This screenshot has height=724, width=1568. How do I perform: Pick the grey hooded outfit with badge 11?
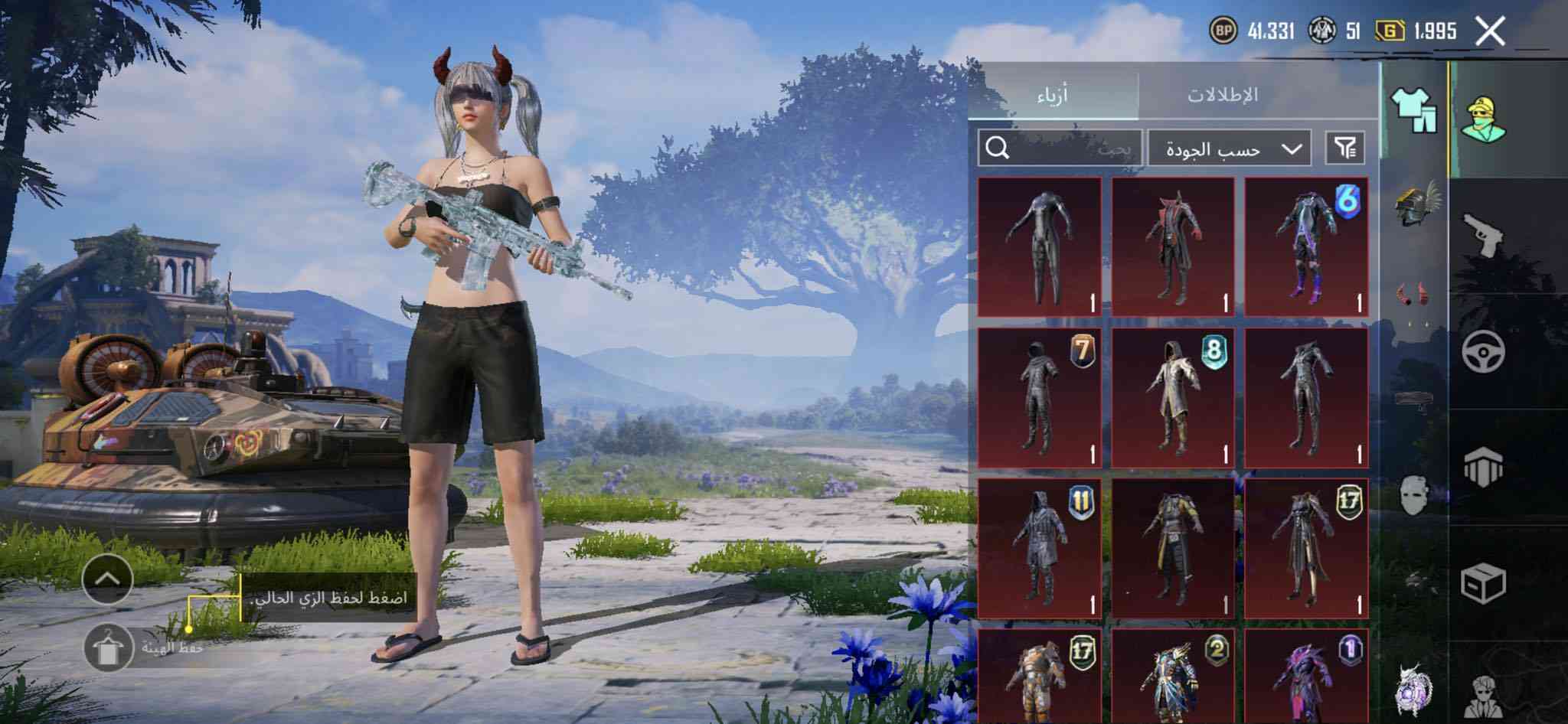click(x=1040, y=548)
